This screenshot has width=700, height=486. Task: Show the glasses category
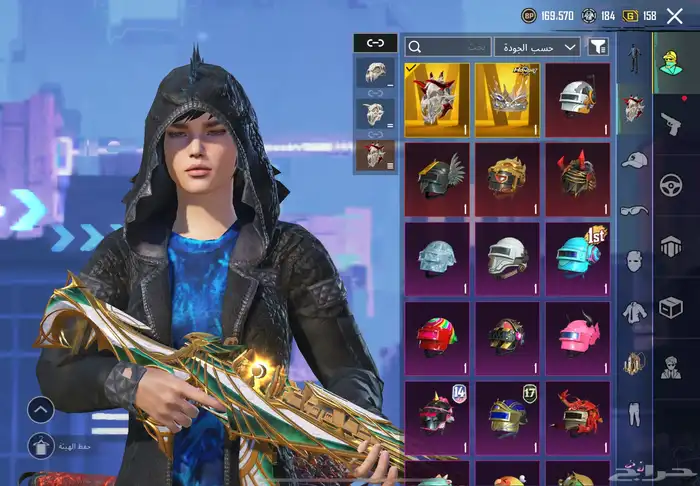(x=634, y=210)
